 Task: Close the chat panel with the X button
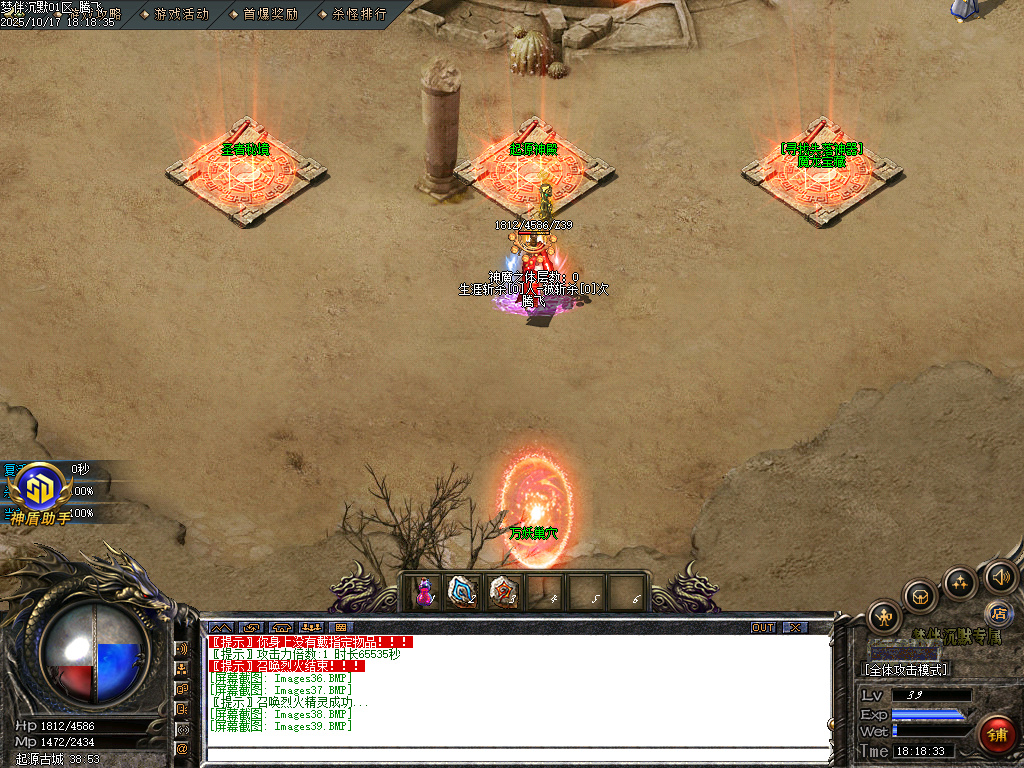pyautogui.click(x=794, y=628)
